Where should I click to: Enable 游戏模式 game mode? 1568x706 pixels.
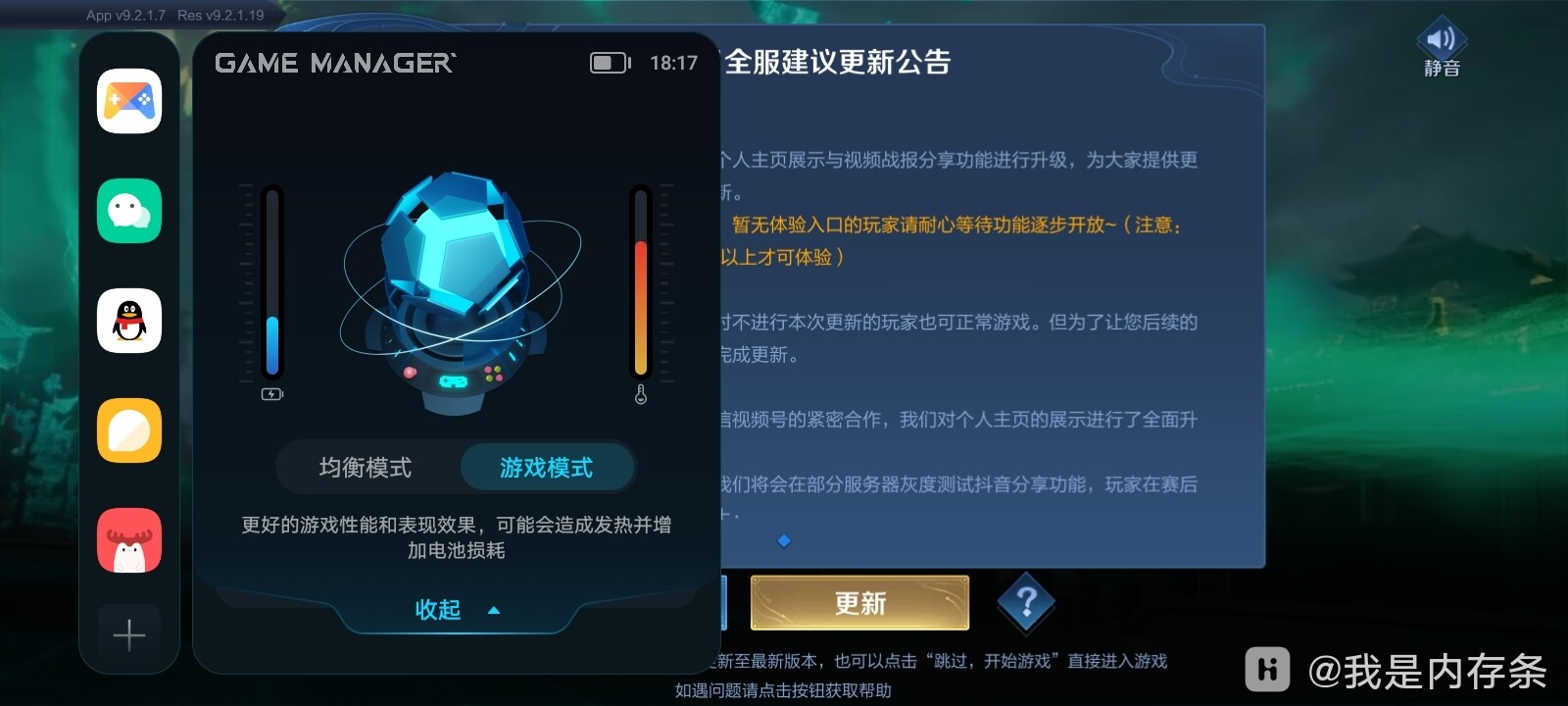tap(547, 468)
